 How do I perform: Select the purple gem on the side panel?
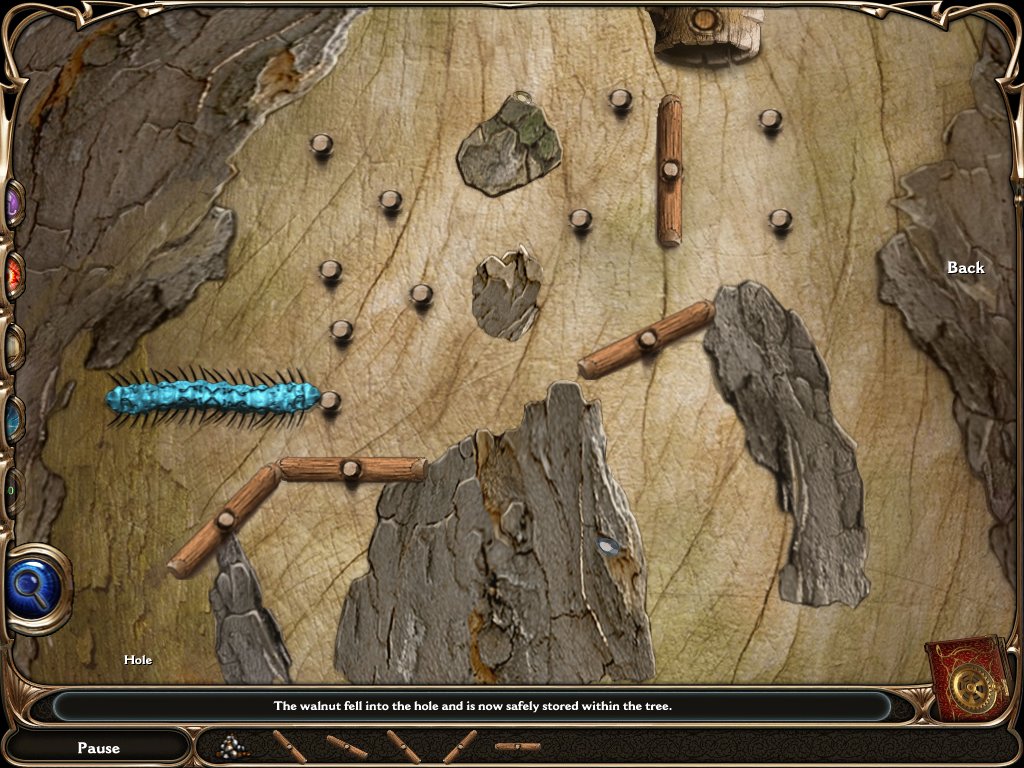click(14, 205)
